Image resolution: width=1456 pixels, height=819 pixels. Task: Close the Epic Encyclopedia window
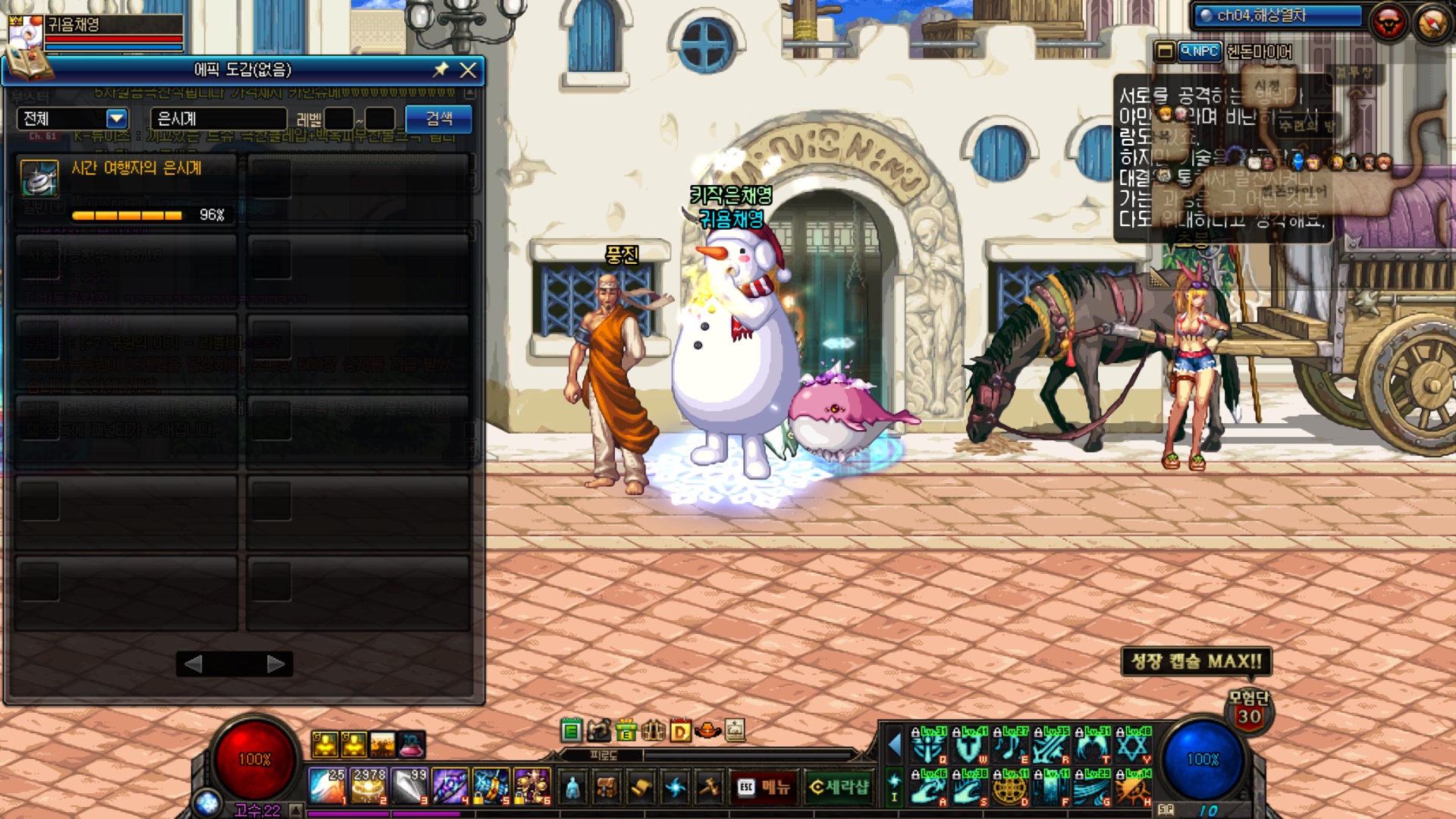click(468, 71)
